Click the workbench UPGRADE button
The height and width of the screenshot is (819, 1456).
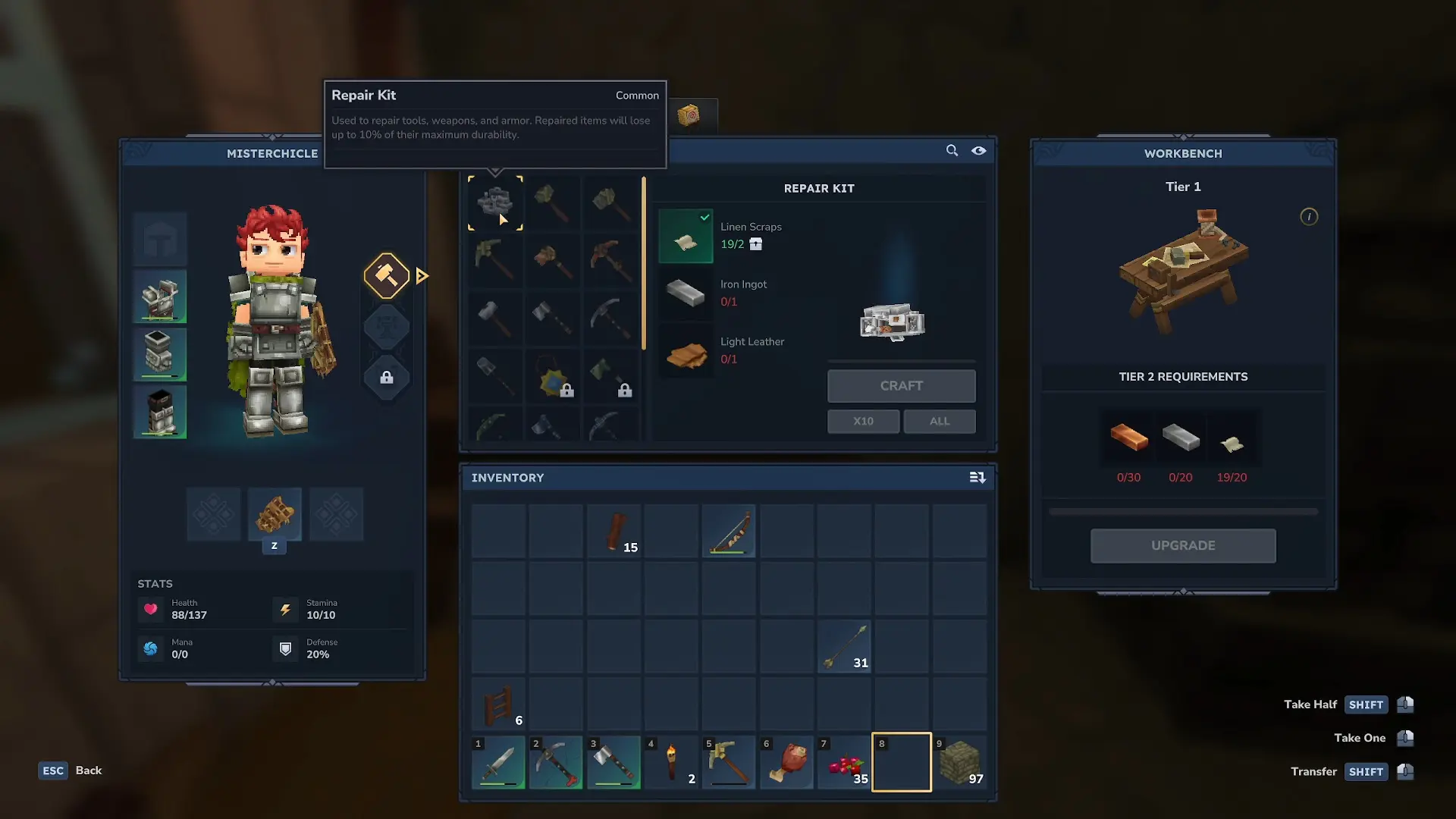[1182, 546]
